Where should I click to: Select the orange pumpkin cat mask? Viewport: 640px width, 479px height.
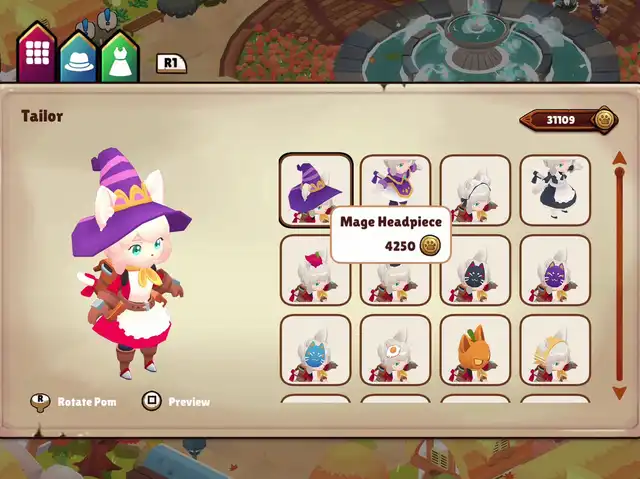click(475, 350)
